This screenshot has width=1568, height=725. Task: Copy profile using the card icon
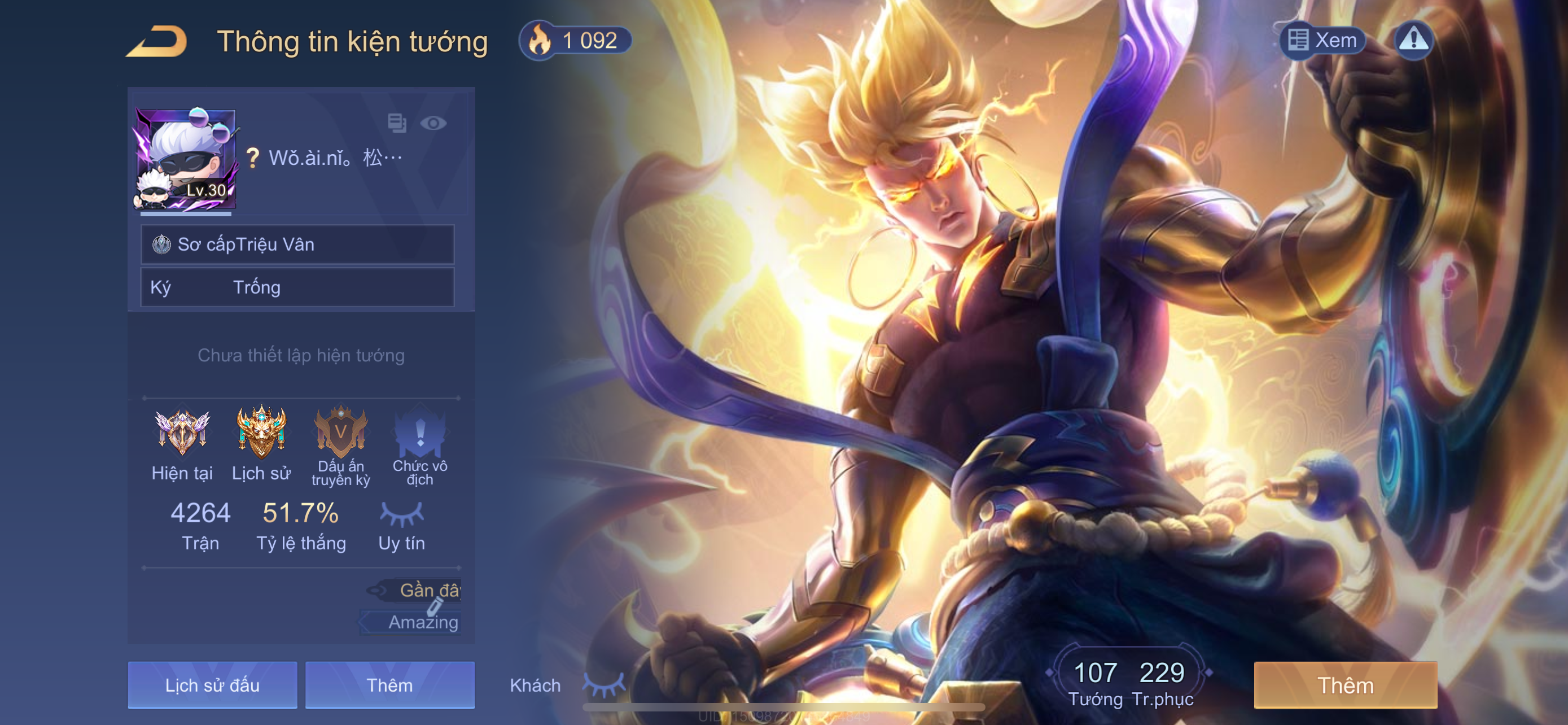point(397,123)
